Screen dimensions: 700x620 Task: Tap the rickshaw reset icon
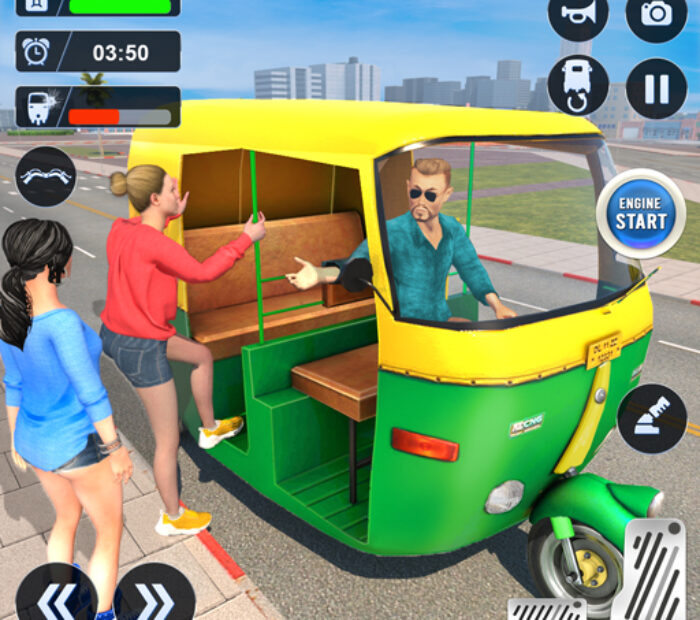(578, 86)
